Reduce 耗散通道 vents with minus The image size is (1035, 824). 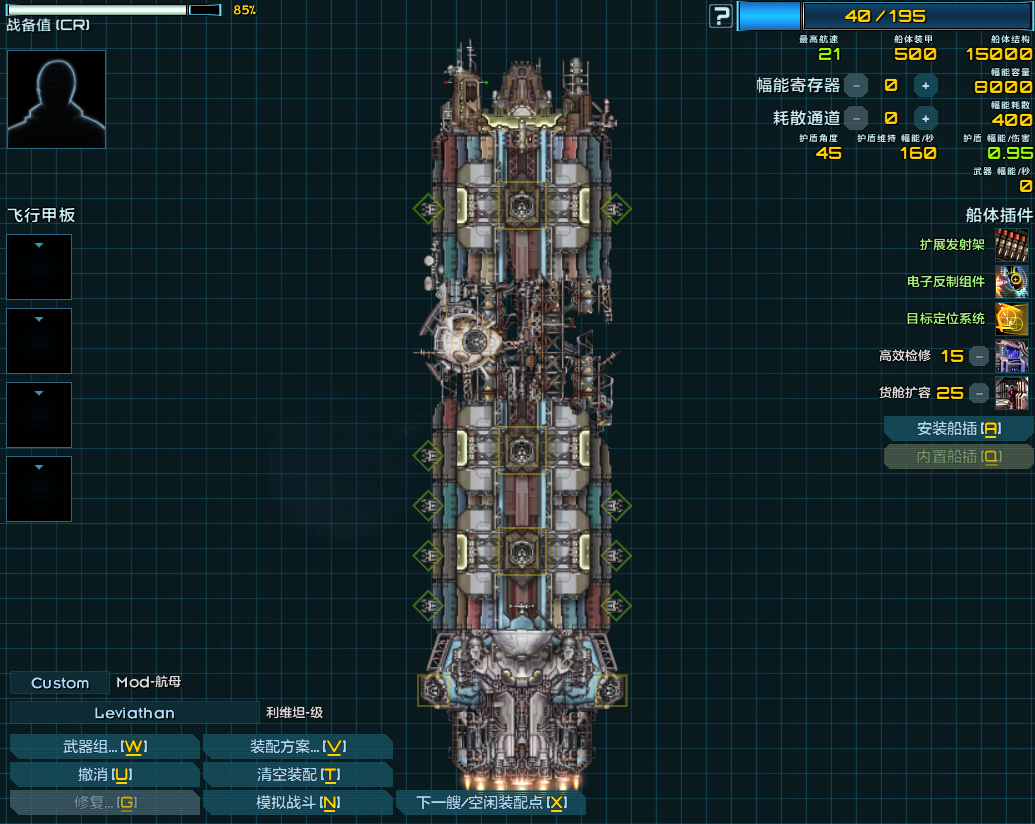click(x=856, y=118)
